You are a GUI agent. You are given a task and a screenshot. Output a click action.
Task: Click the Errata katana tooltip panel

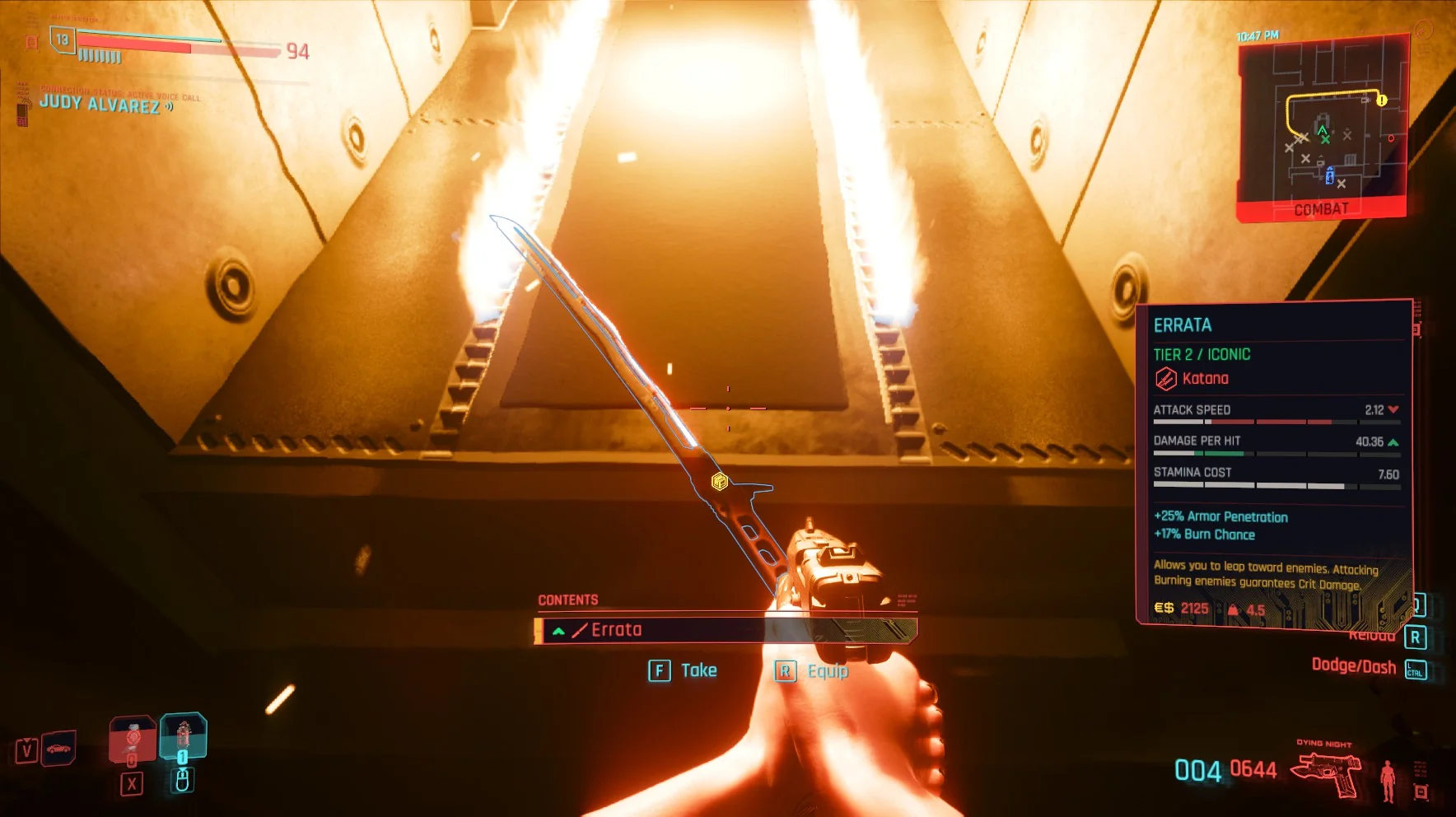click(1273, 463)
